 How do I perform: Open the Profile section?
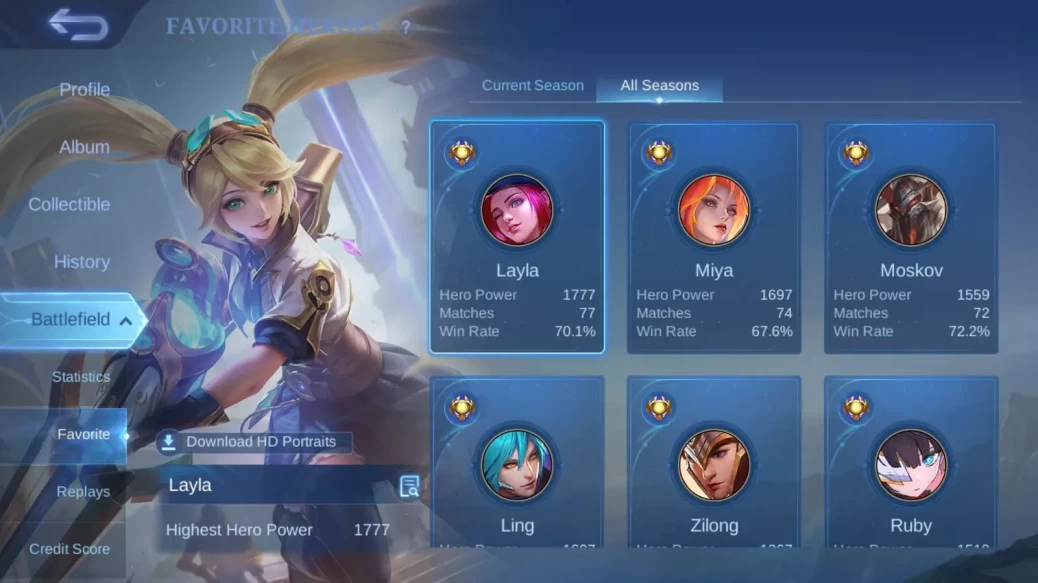84,89
